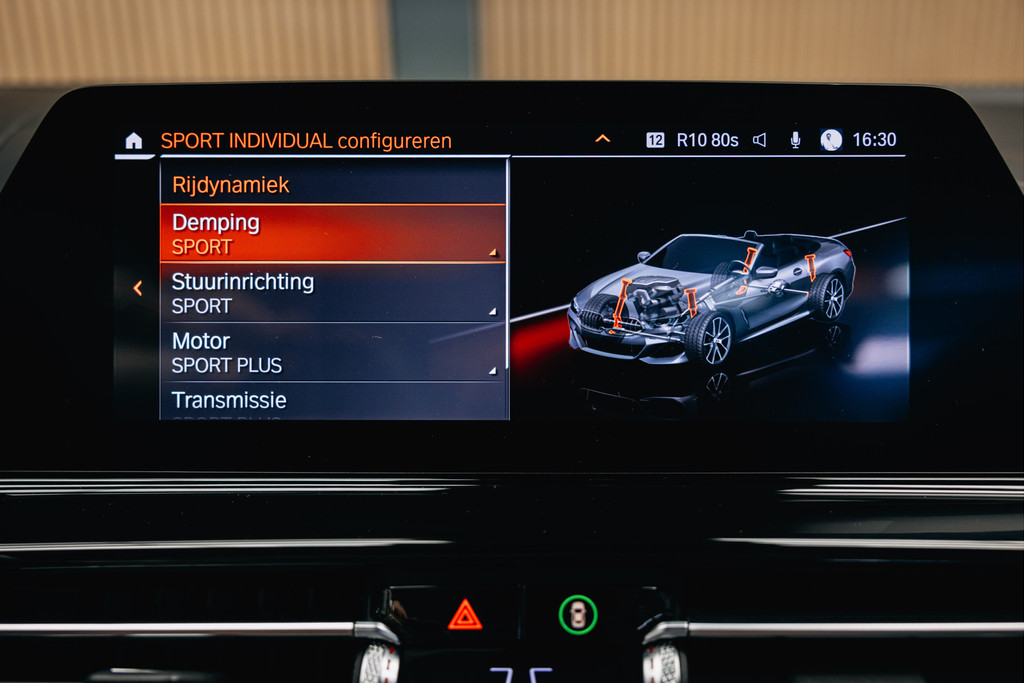Activate the microphone voice control icon
Screen dimensions: 1024x683
(x=795, y=140)
